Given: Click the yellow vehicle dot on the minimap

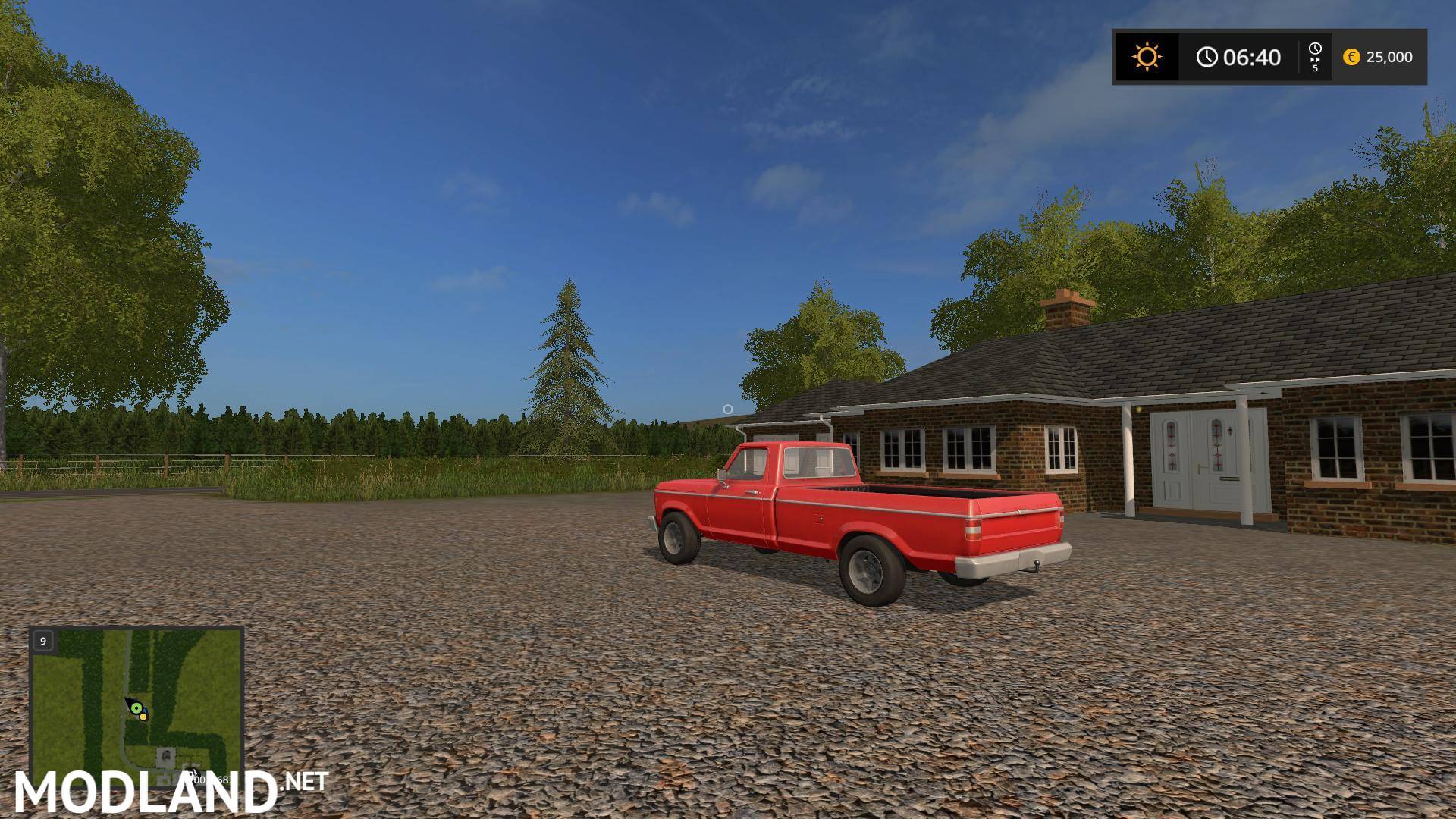Looking at the screenshot, I should (x=143, y=717).
